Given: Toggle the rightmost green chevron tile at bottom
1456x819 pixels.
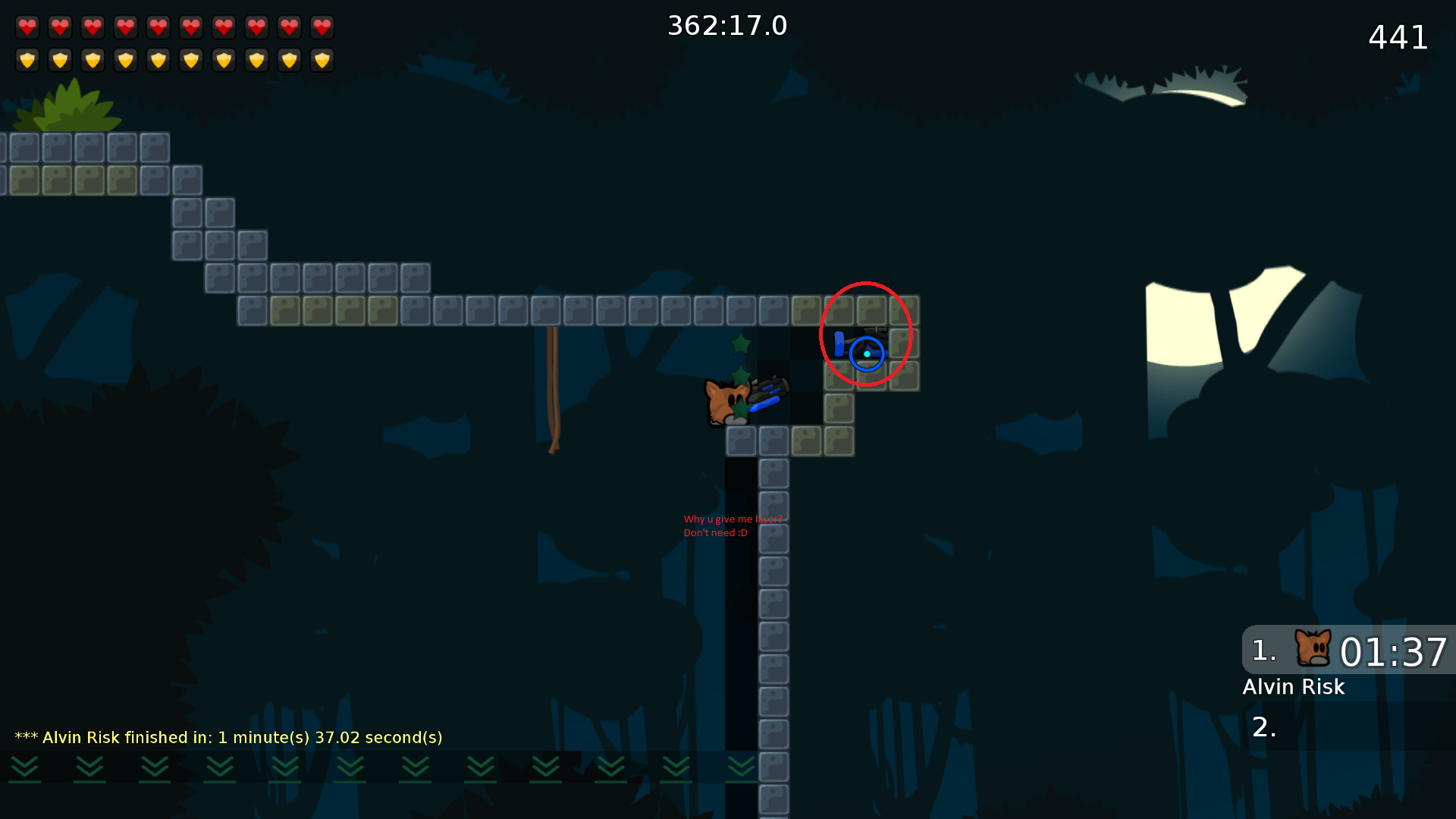Looking at the screenshot, I should (x=739, y=768).
